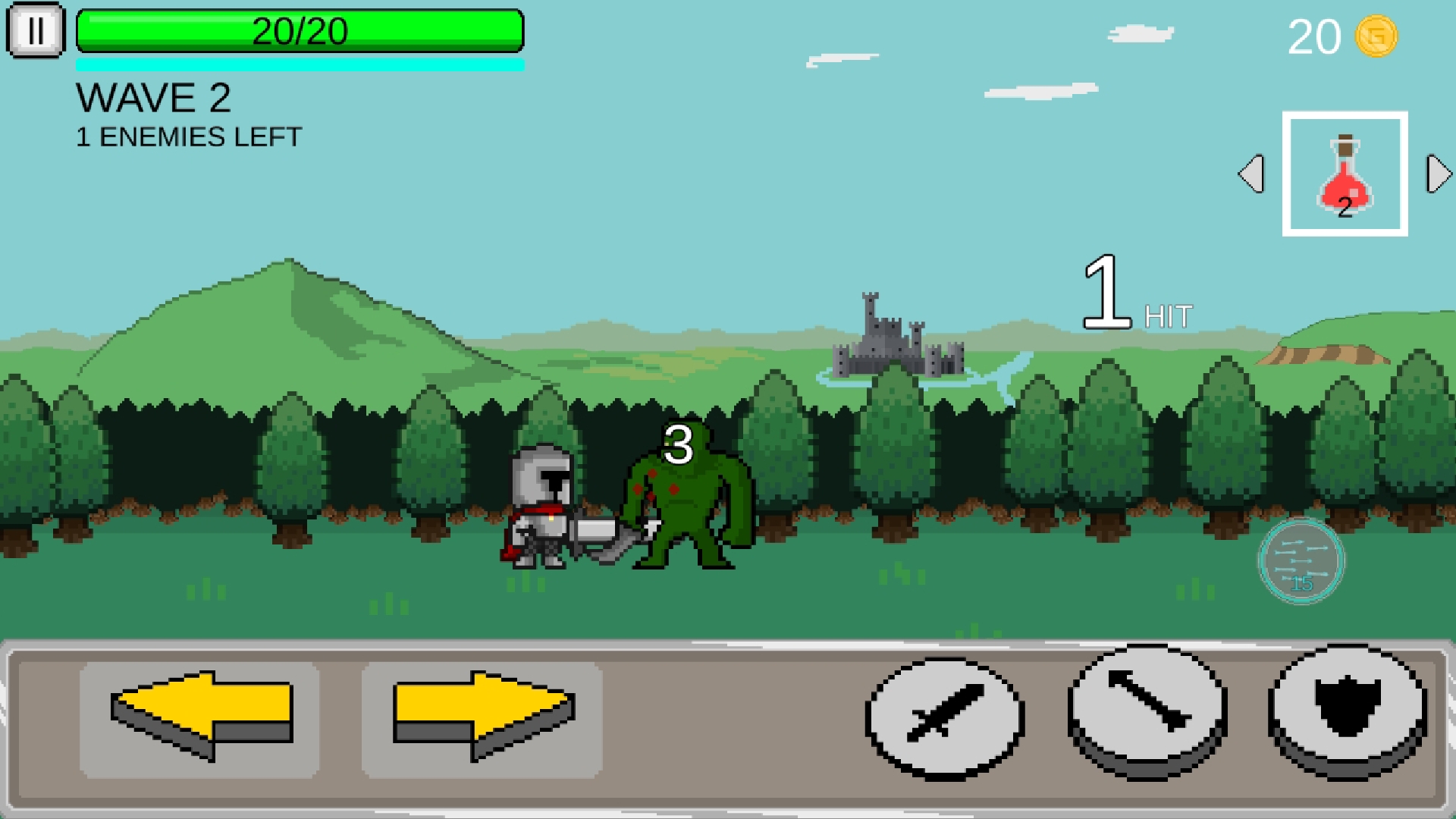Click the gold counter reading 20
Image resolution: width=1456 pixels, height=819 pixels.
pyautogui.click(x=1316, y=36)
